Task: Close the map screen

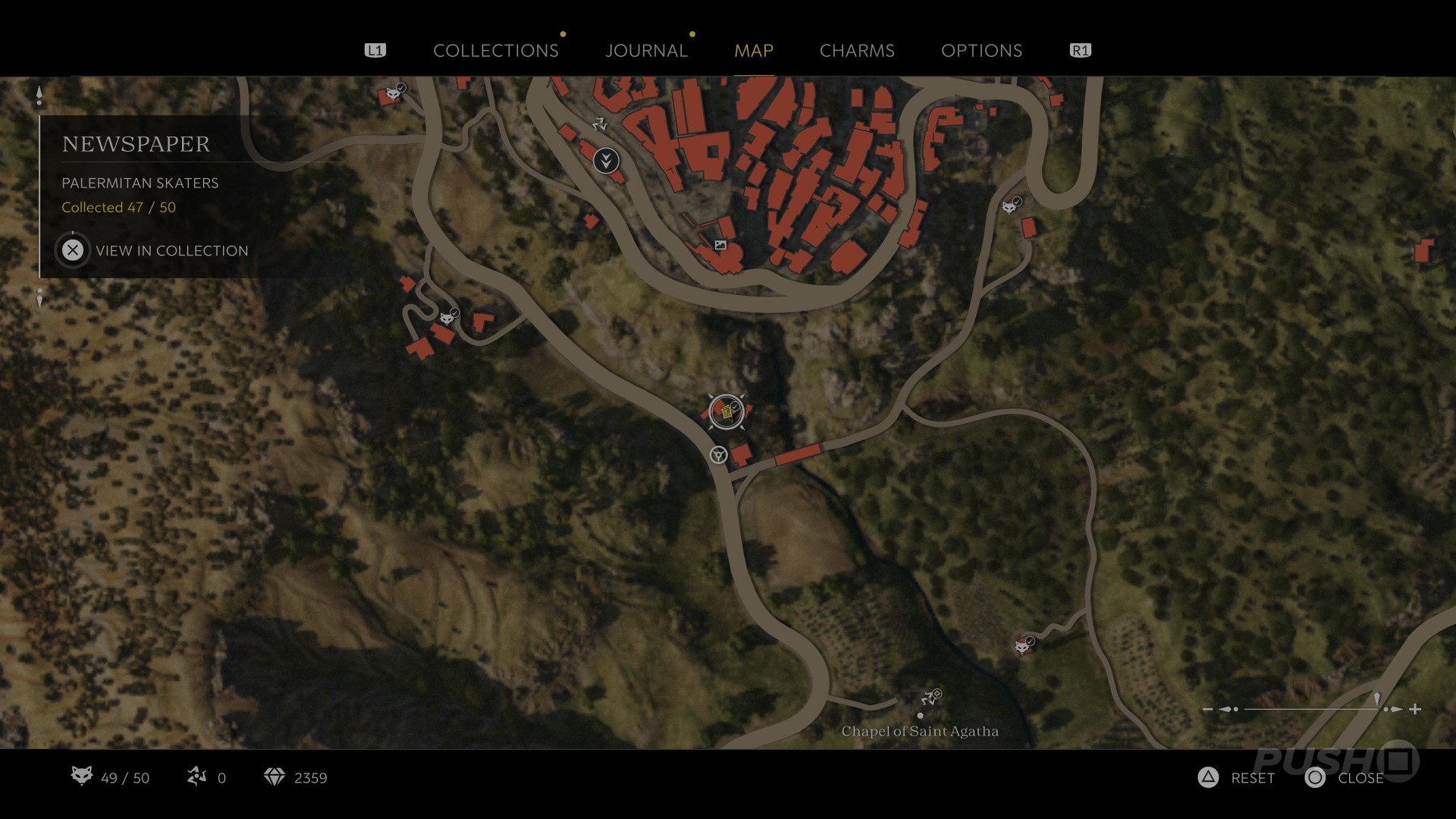Action: (x=1345, y=778)
